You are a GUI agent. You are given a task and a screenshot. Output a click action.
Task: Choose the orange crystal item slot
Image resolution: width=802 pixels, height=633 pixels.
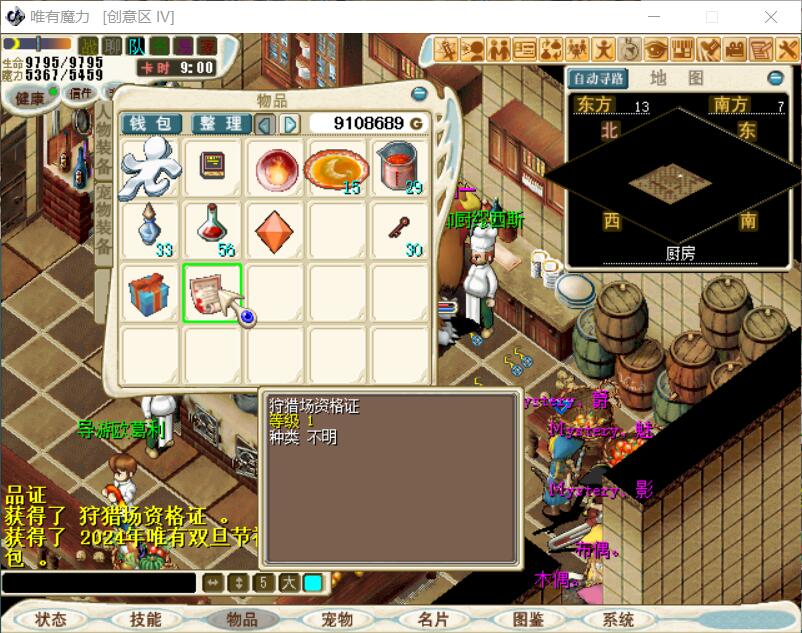(x=274, y=231)
